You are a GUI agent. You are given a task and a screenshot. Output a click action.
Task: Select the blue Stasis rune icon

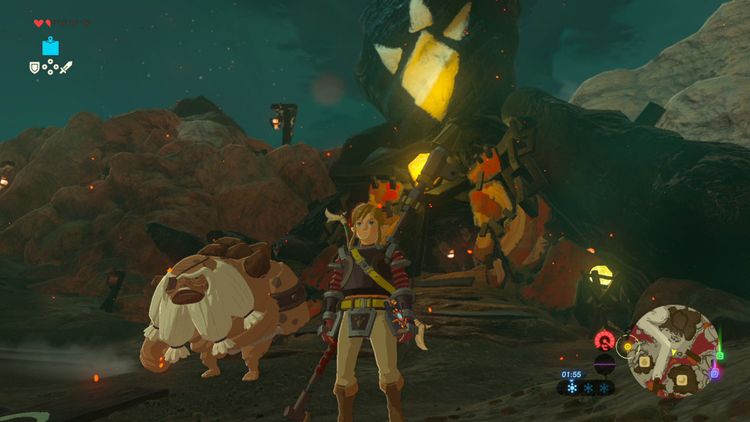click(50, 46)
